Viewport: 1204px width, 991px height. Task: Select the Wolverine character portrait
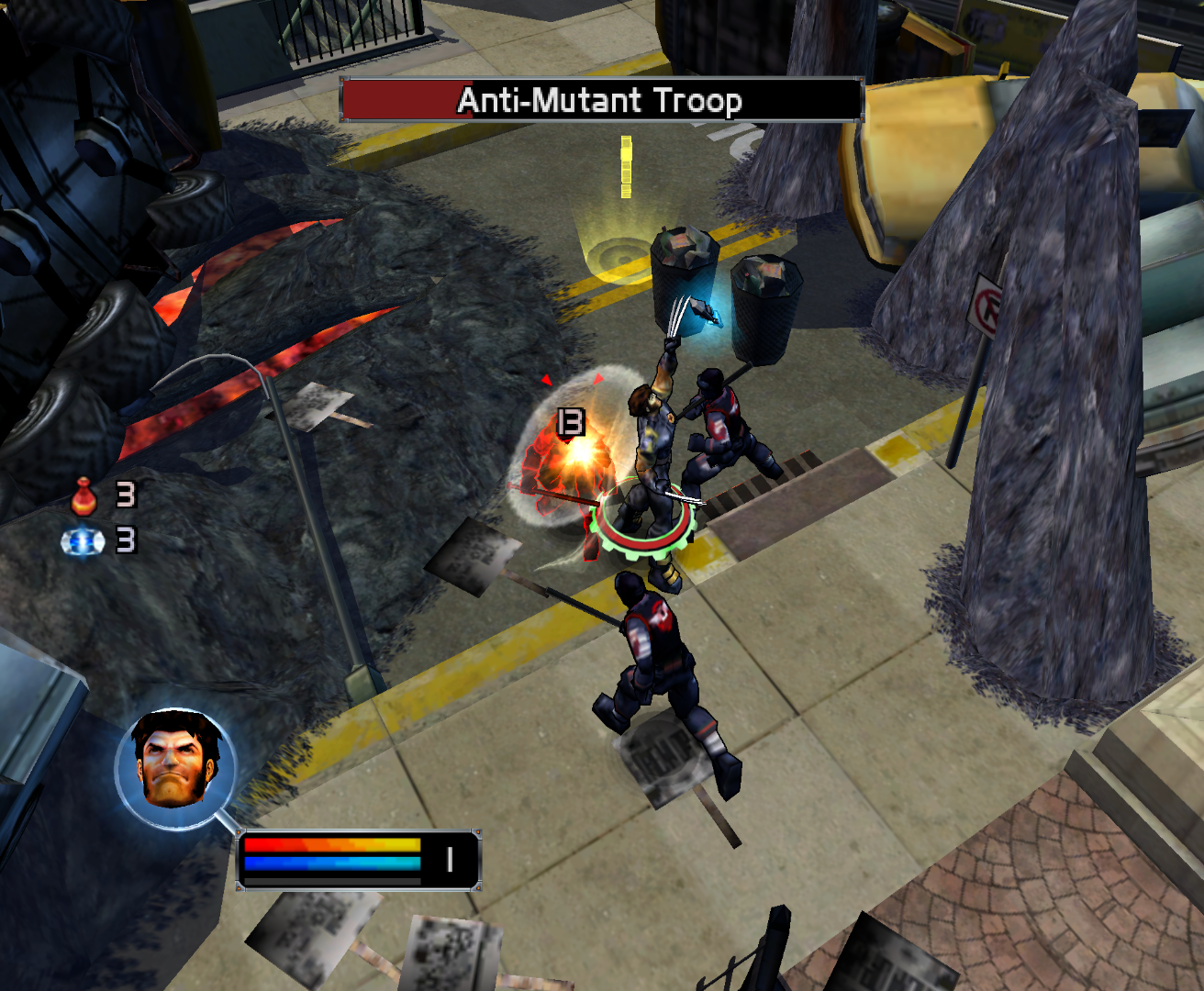(176, 767)
